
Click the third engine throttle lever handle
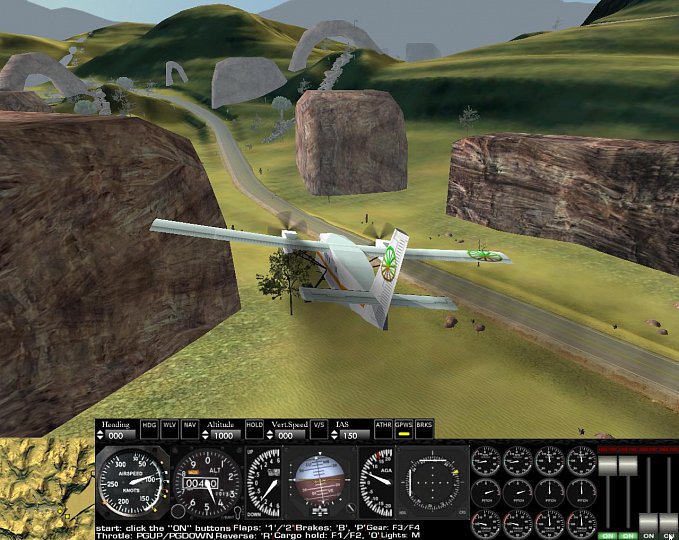(650, 523)
